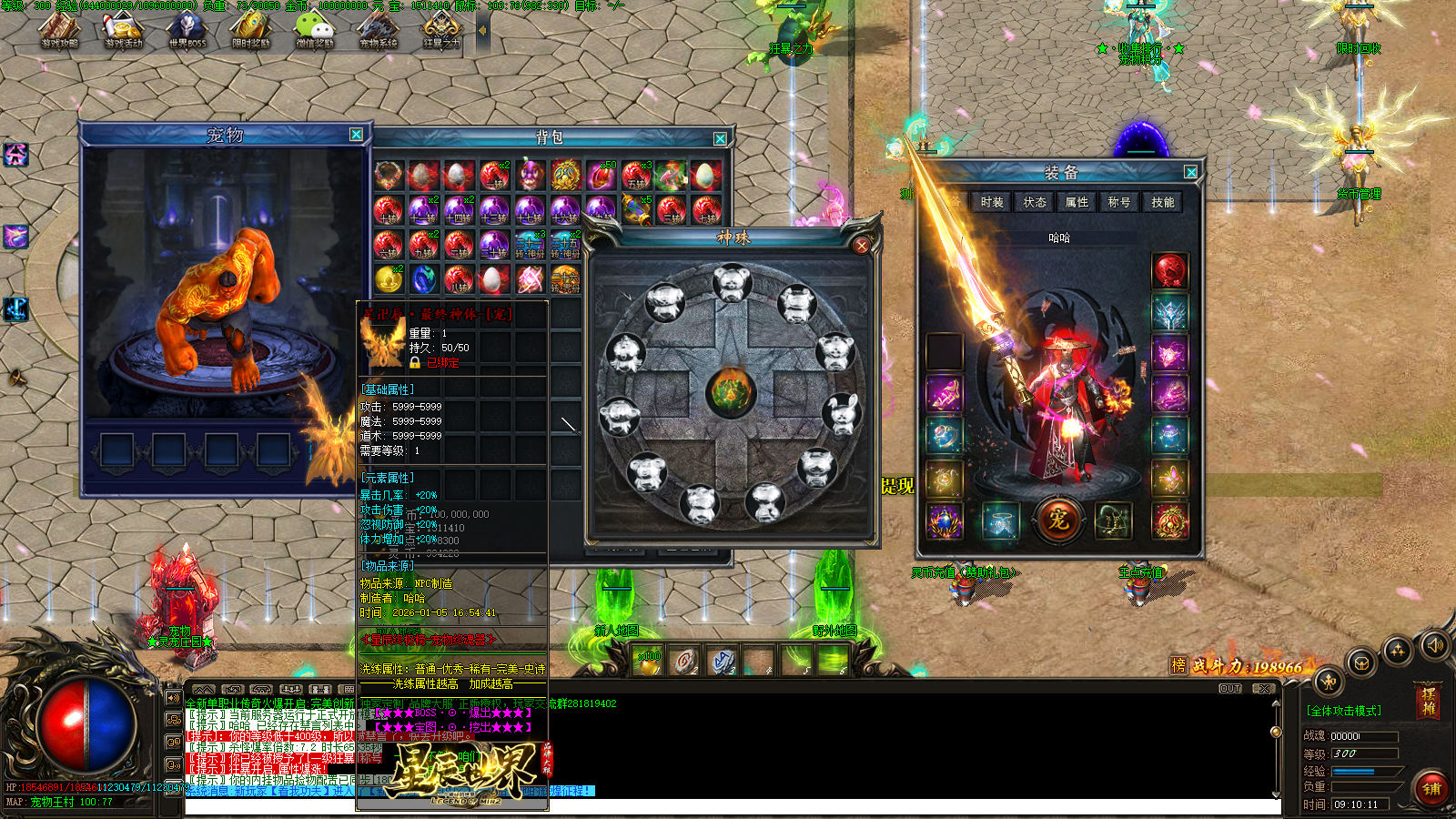Image resolution: width=1456 pixels, height=819 pixels.
Task: Open the 游戏攻略 game guide icon
Action: (x=60, y=28)
